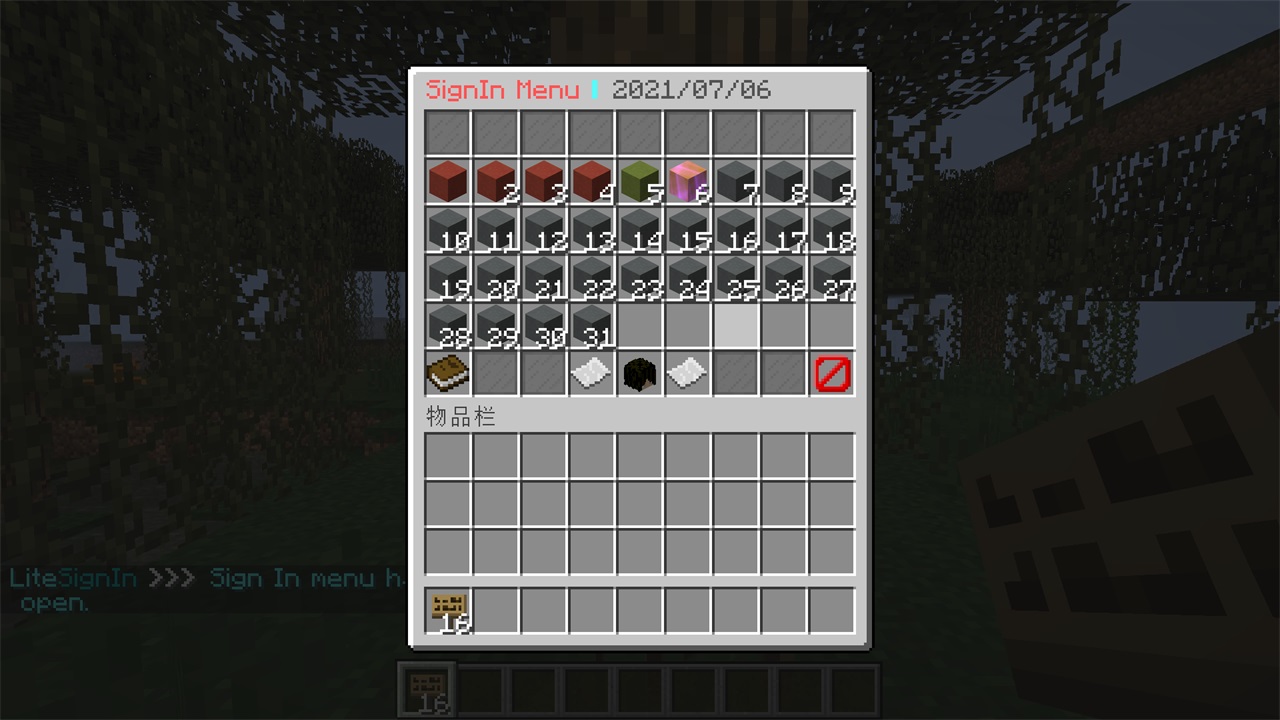Choose the day 30 gray block
Viewport: 1280px width, 720px height.
click(x=543, y=326)
